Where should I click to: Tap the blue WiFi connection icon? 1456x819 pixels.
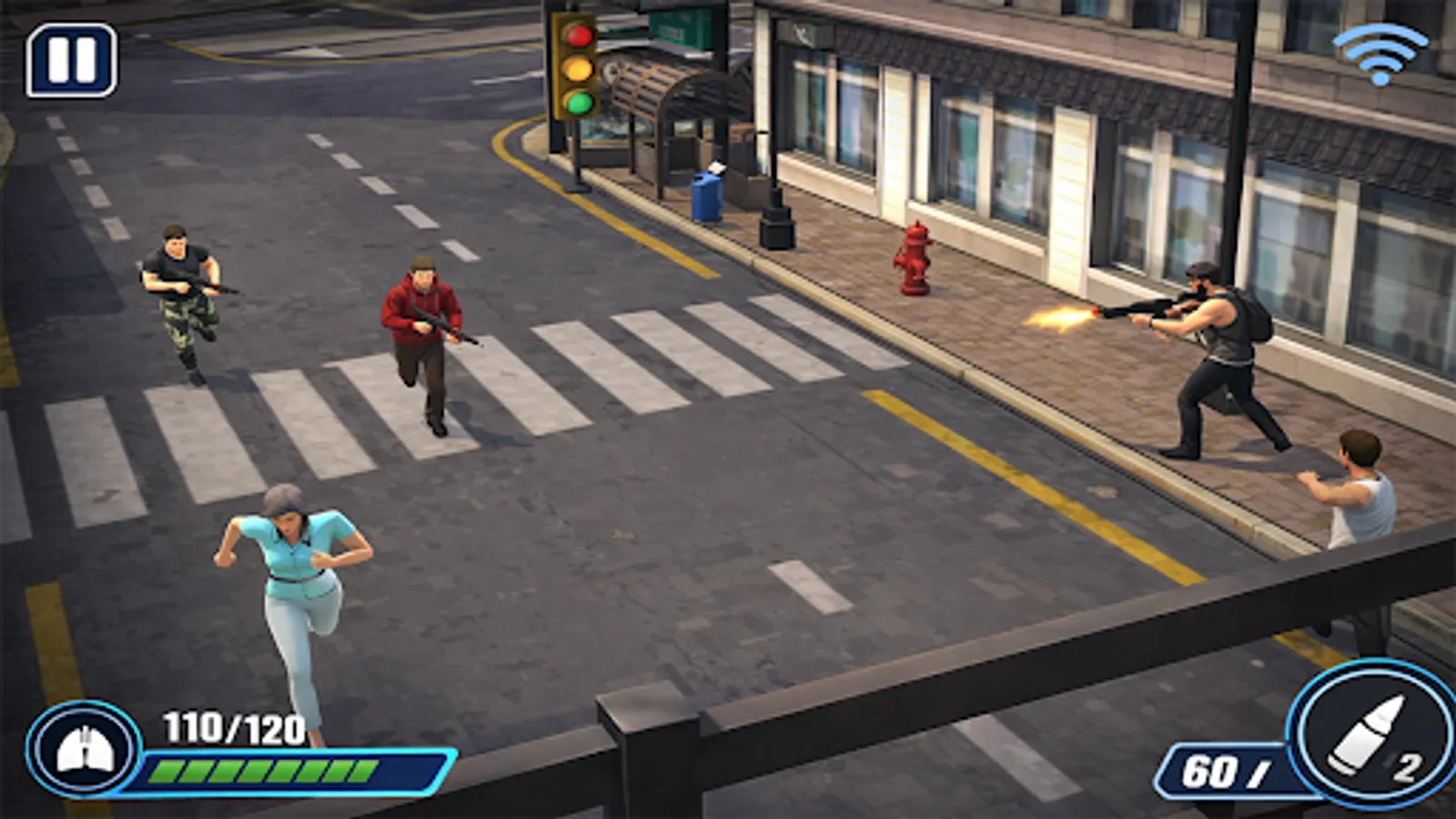pyautogui.click(x=1380, y=50)
